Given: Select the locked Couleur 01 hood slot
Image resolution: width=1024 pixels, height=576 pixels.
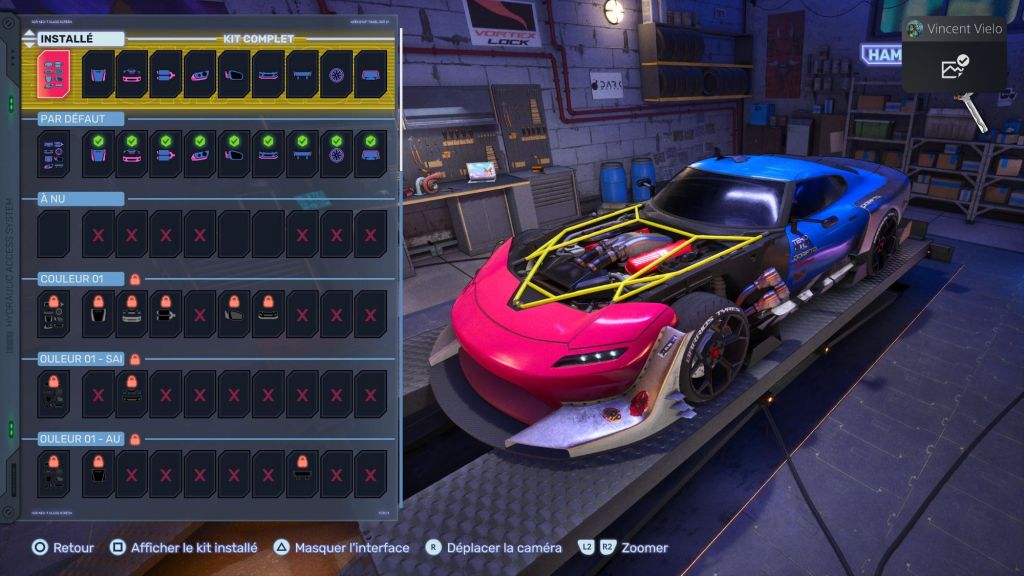Looking at the screenshot, I should click(x=98, y=314).
